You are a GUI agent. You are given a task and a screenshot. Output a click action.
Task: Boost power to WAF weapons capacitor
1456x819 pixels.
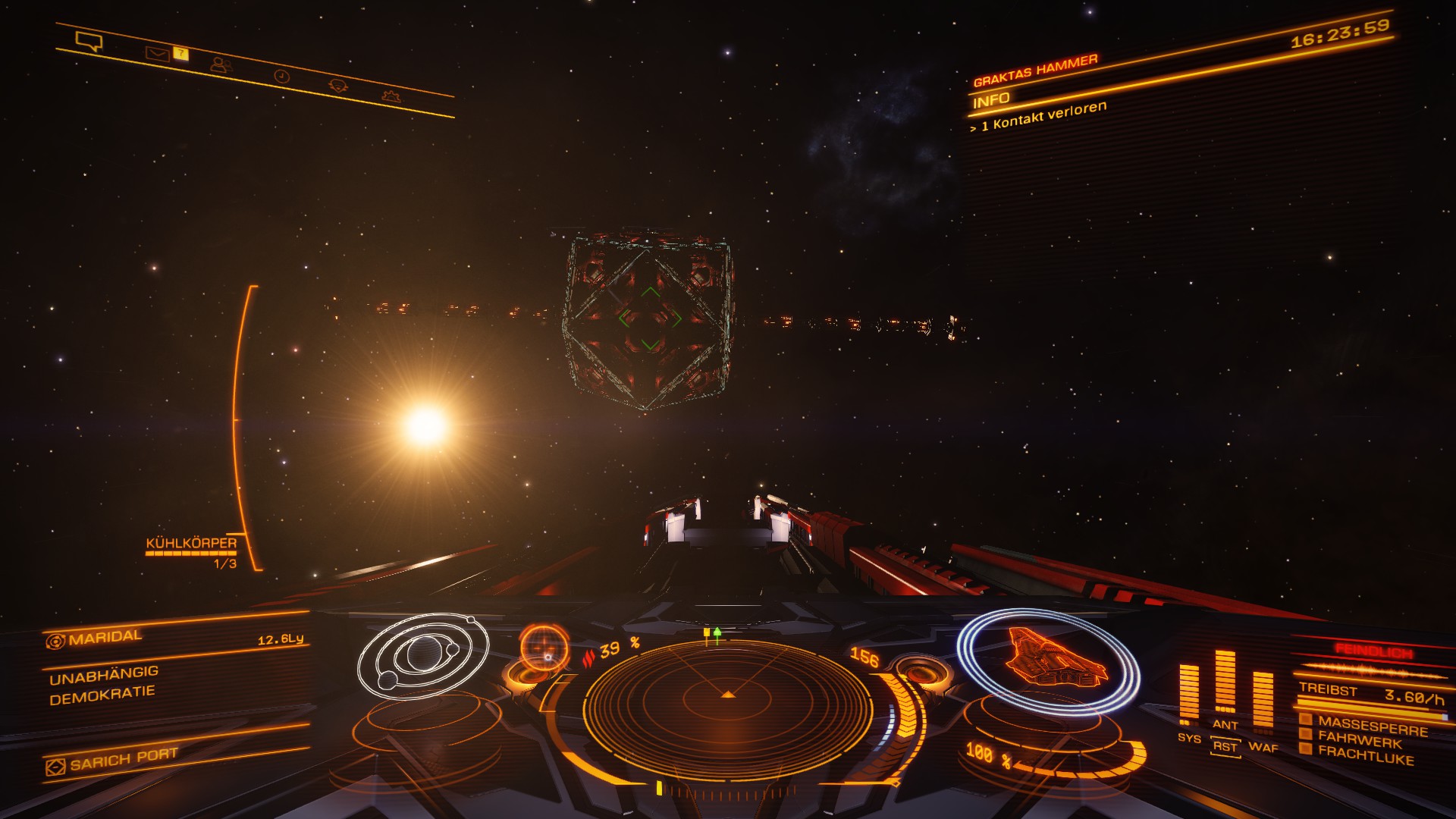(x=1263, y=747)
